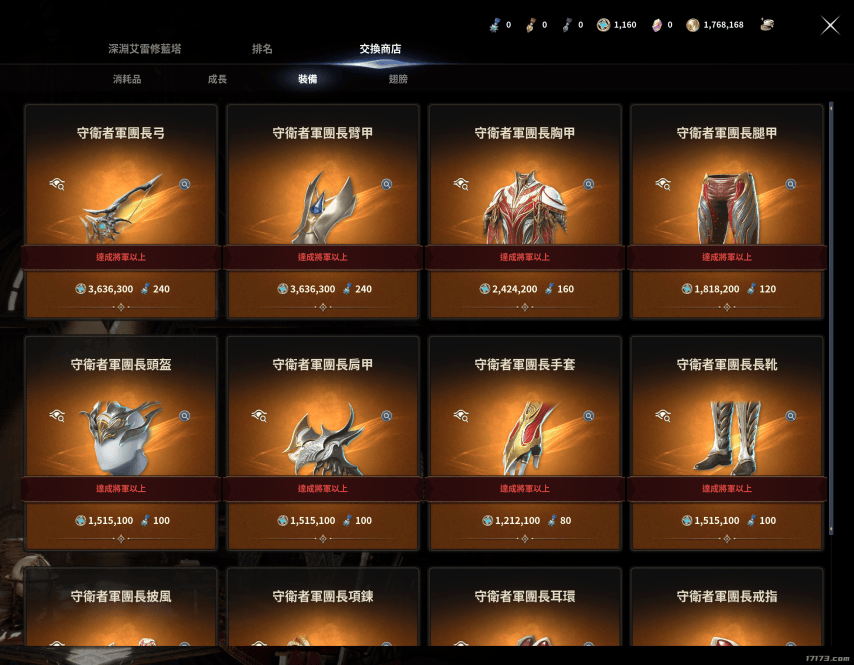Close the exchange shop window
The width and height of the screenshot is (854, 665).
[x=830, y=25]
